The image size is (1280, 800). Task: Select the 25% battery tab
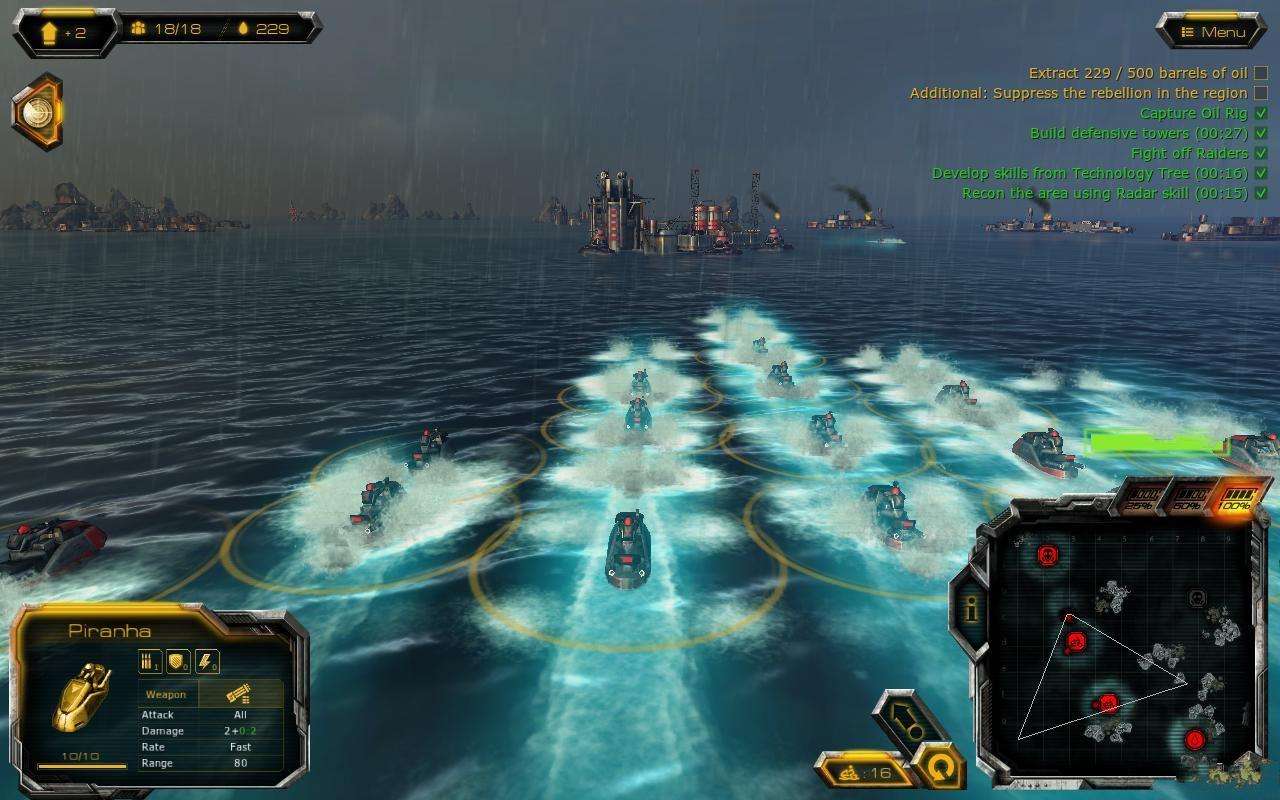[1142, 499]
